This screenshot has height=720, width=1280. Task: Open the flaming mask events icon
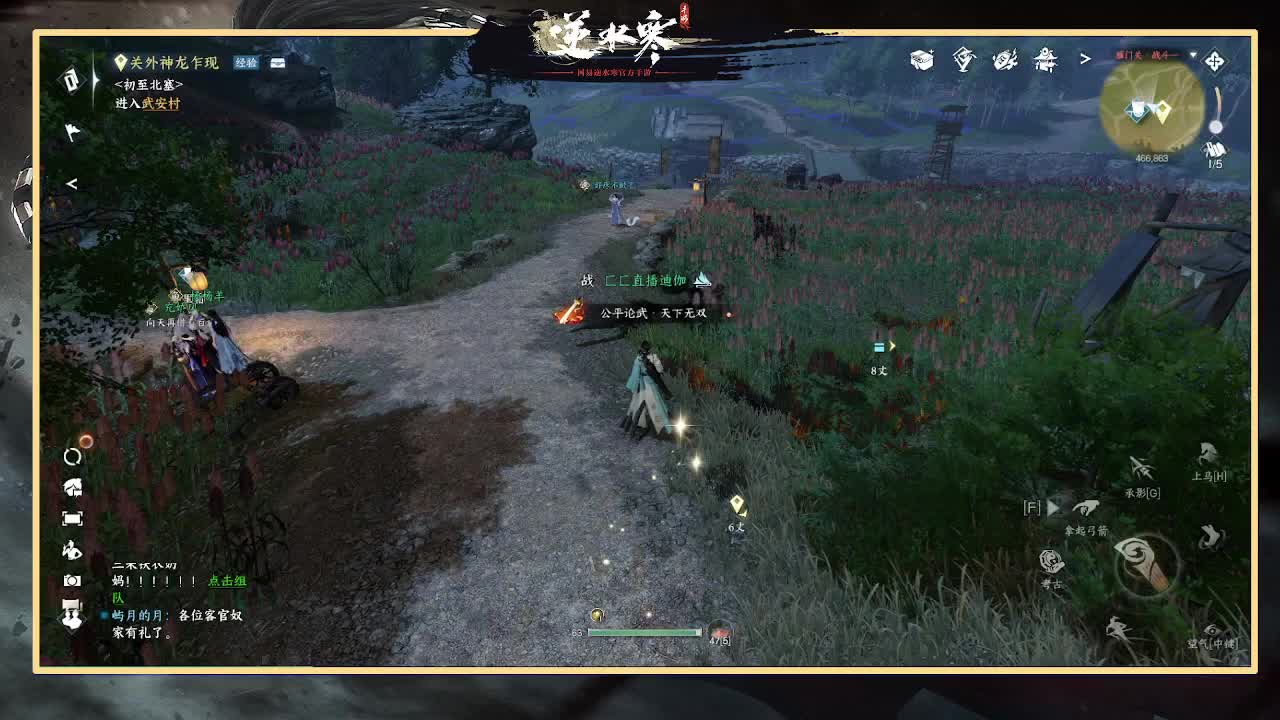(1003, 60)
